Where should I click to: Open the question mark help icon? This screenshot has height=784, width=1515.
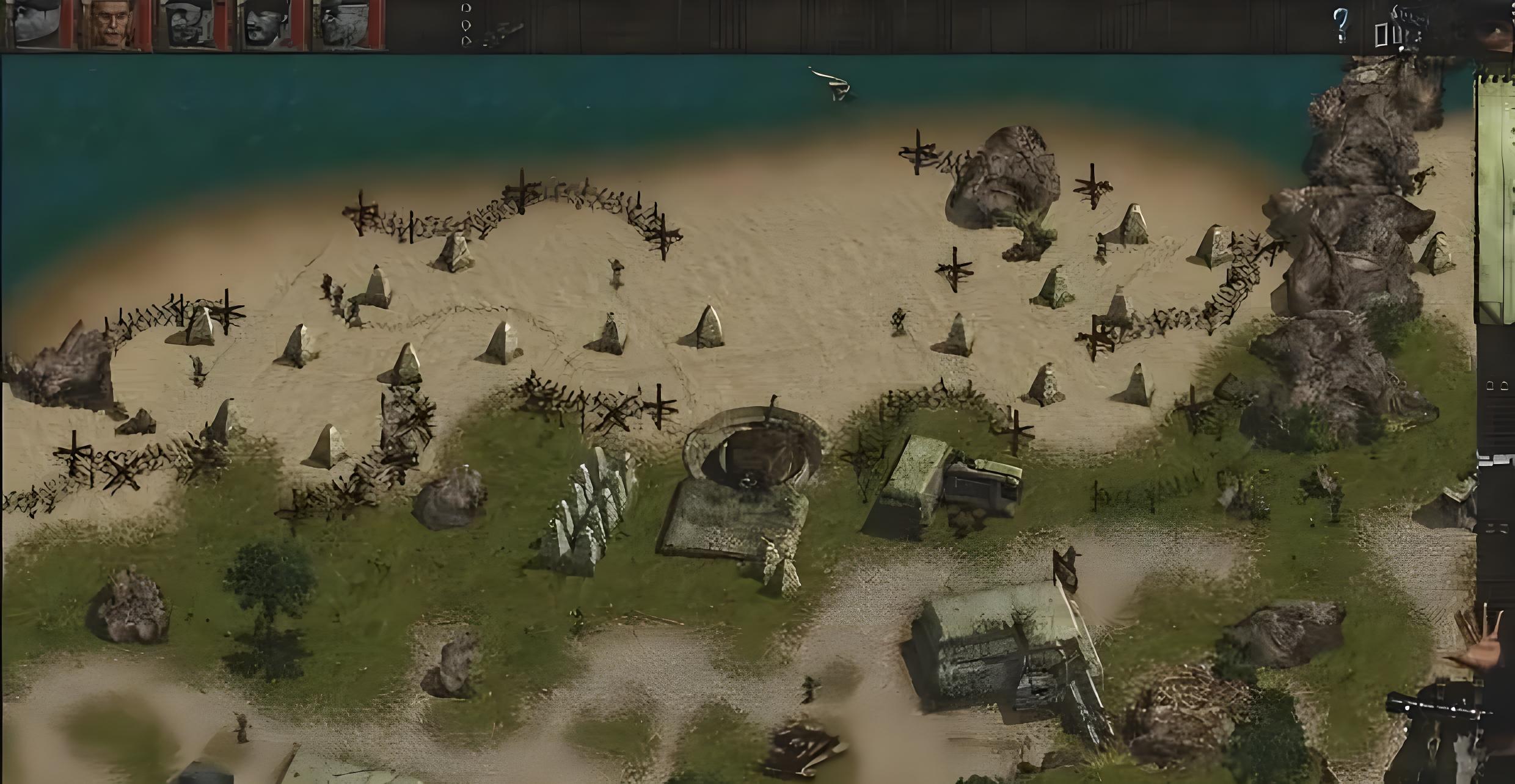click(1340, 26)
